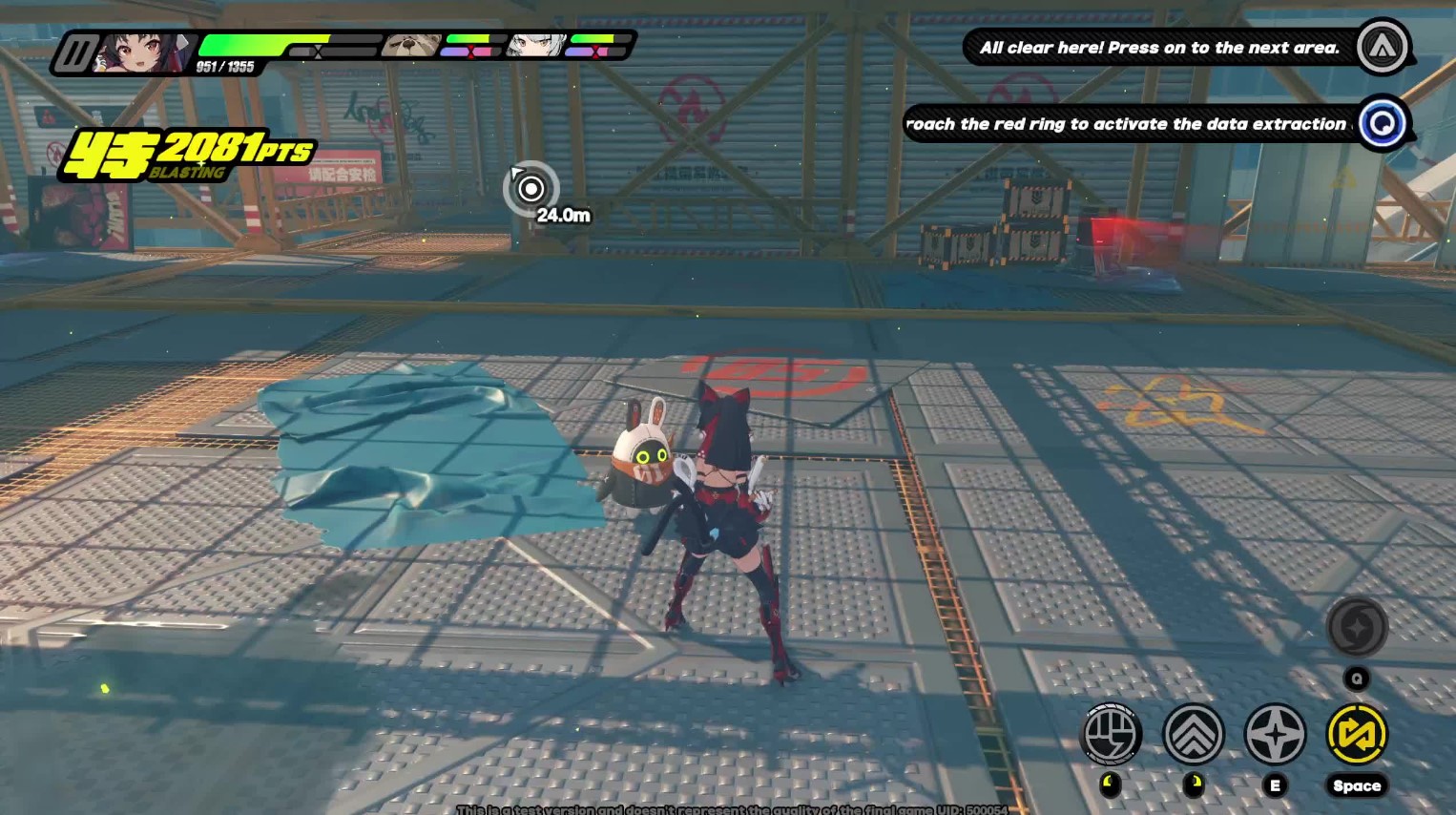Tap the yellow character swap icon
The height and width of the screenshot is (815, 1456).
[x=1357, y=734]
